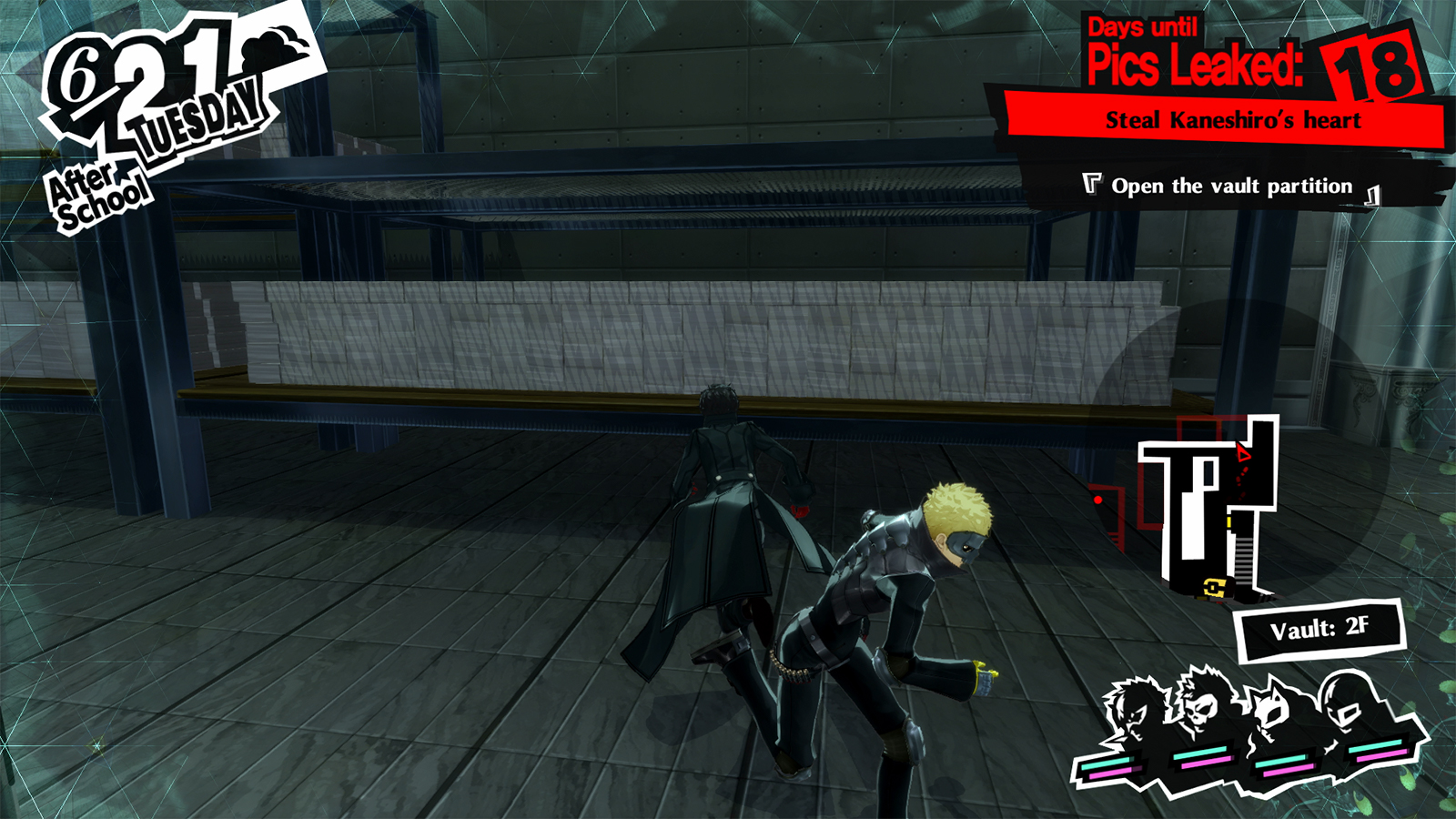Click the red player arrow on the minimap
Screen dimensions: 1456x819
1244,452
